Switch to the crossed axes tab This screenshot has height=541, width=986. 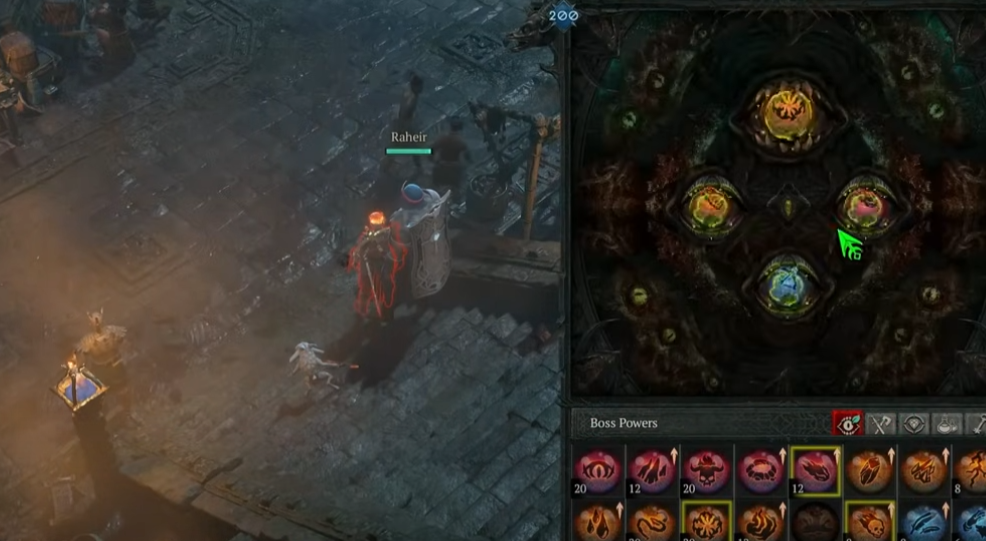880,424
